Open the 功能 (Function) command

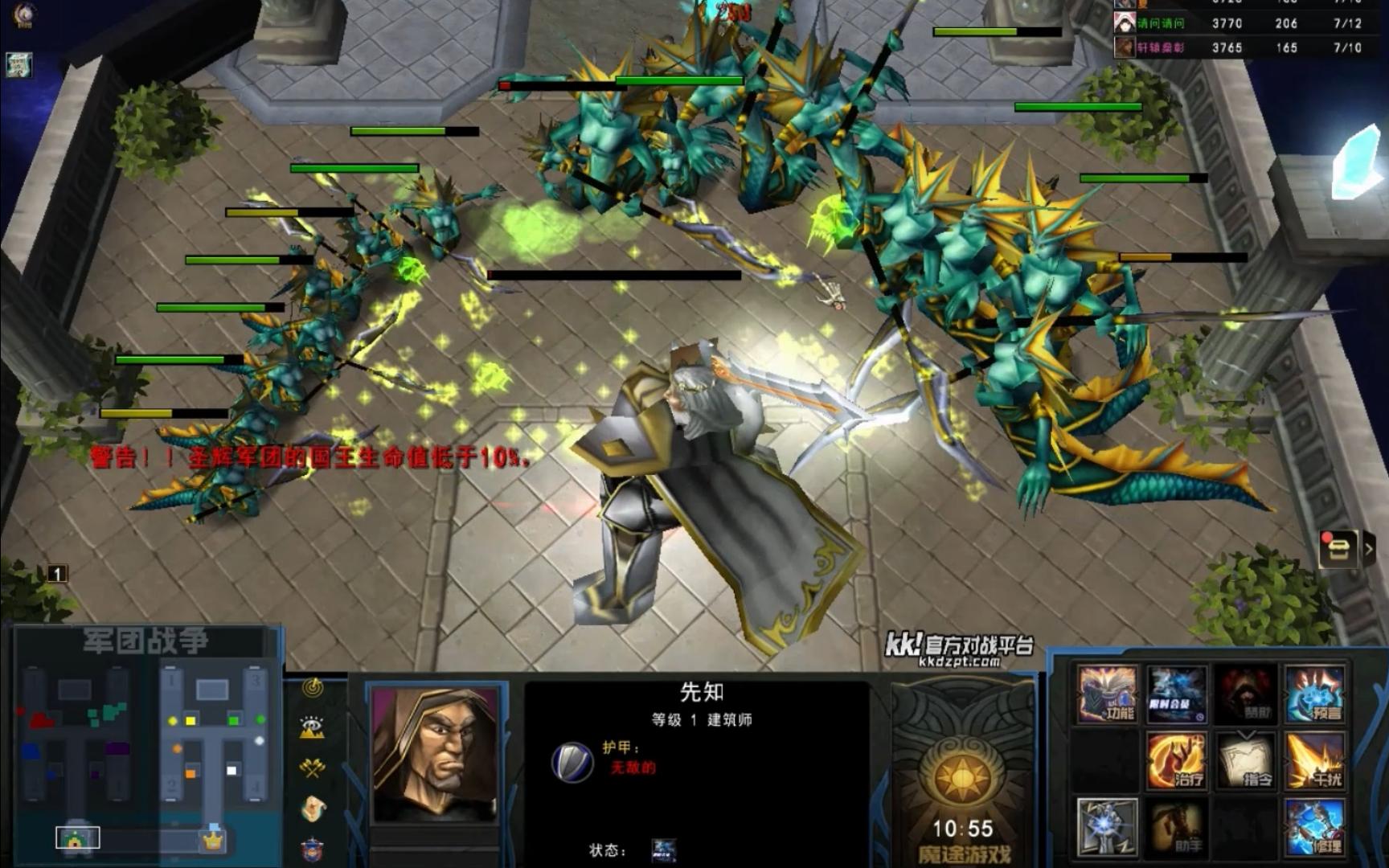point(1107,694)
